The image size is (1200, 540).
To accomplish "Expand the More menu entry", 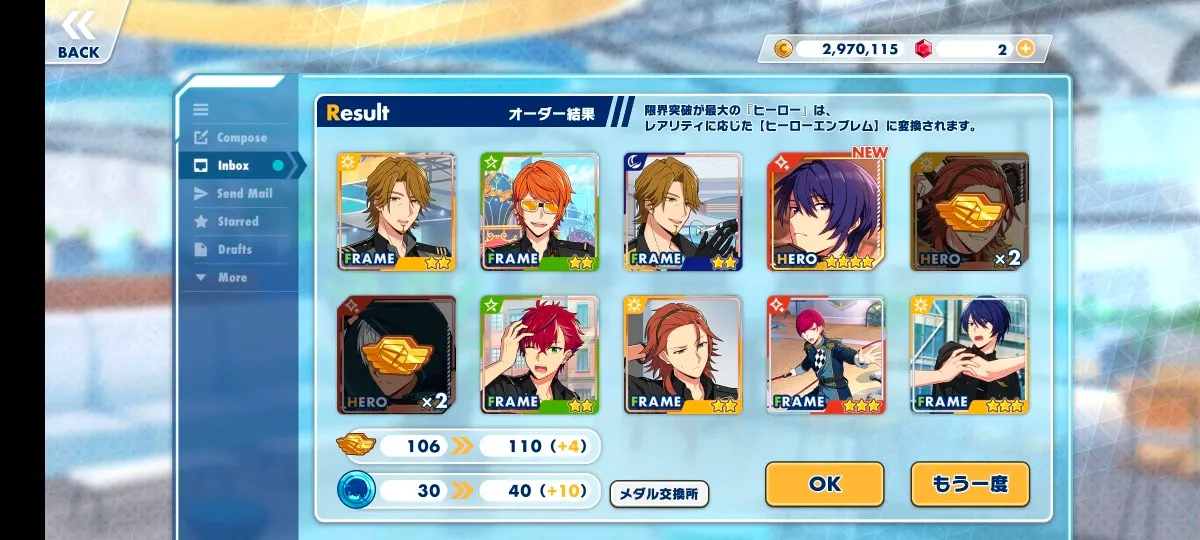I will [232, 278].
